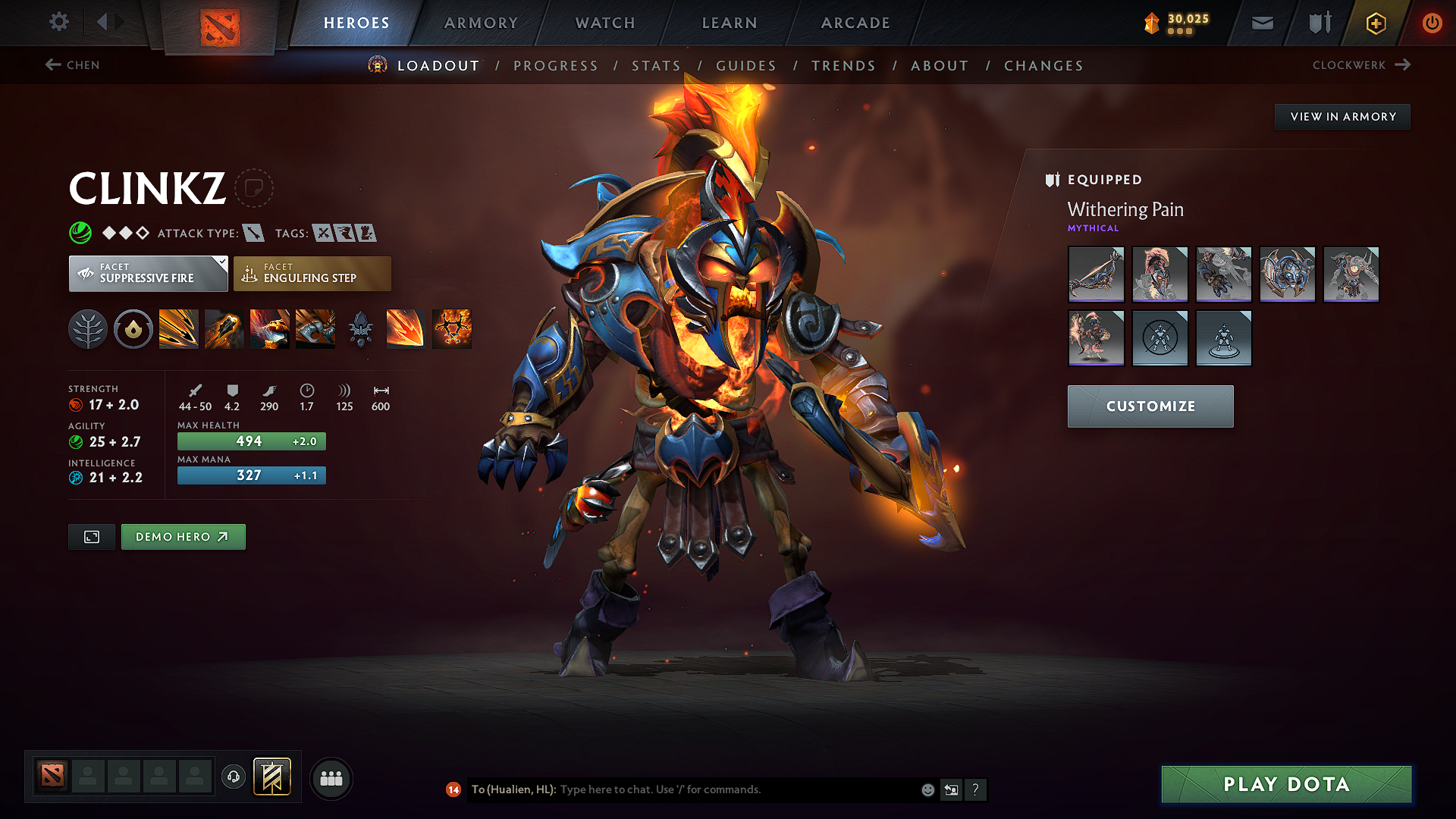Click the Skeleton Walk ability icon

[315, 328]
